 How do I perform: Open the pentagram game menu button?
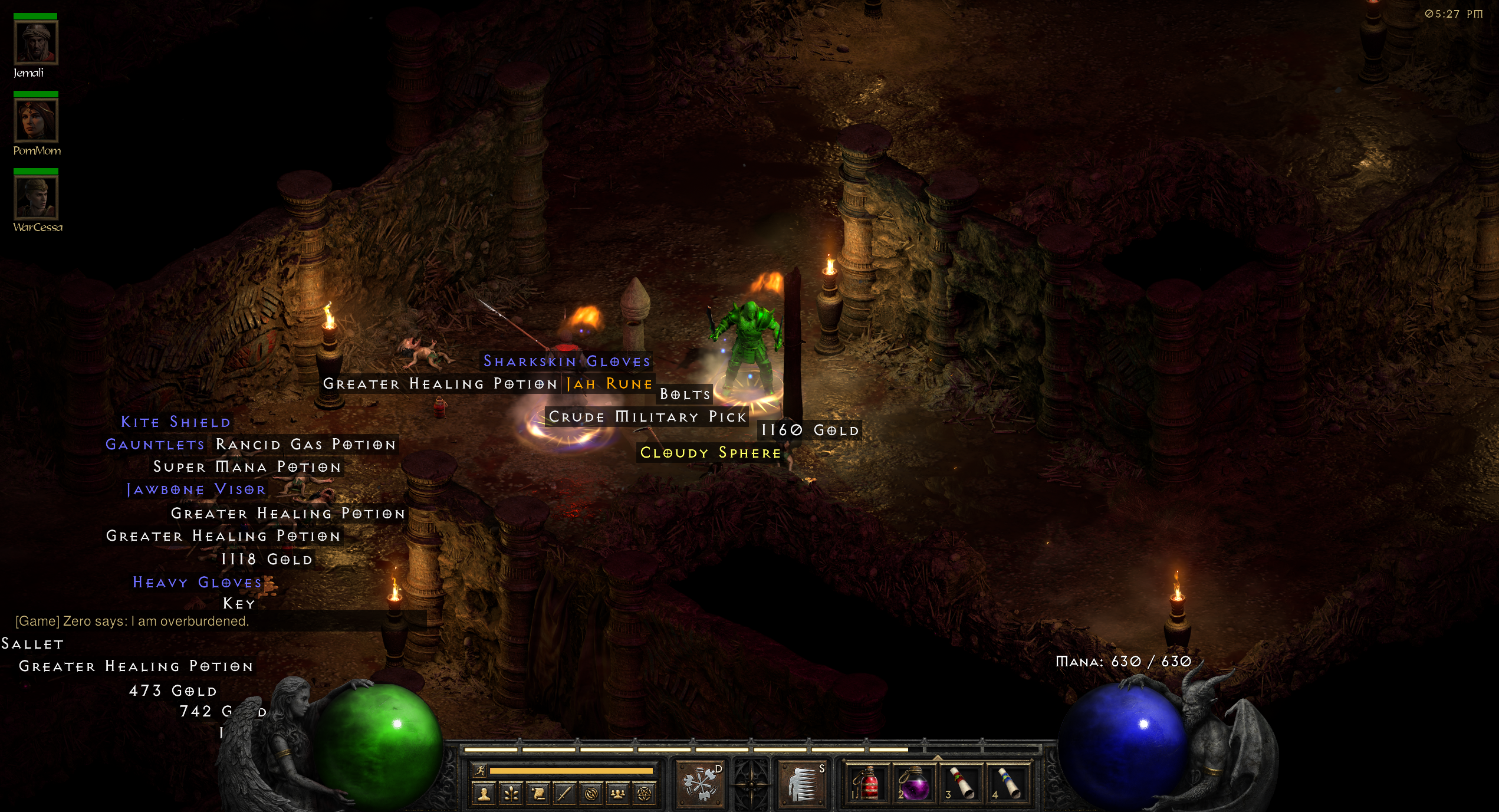click(x=644, y=794)
